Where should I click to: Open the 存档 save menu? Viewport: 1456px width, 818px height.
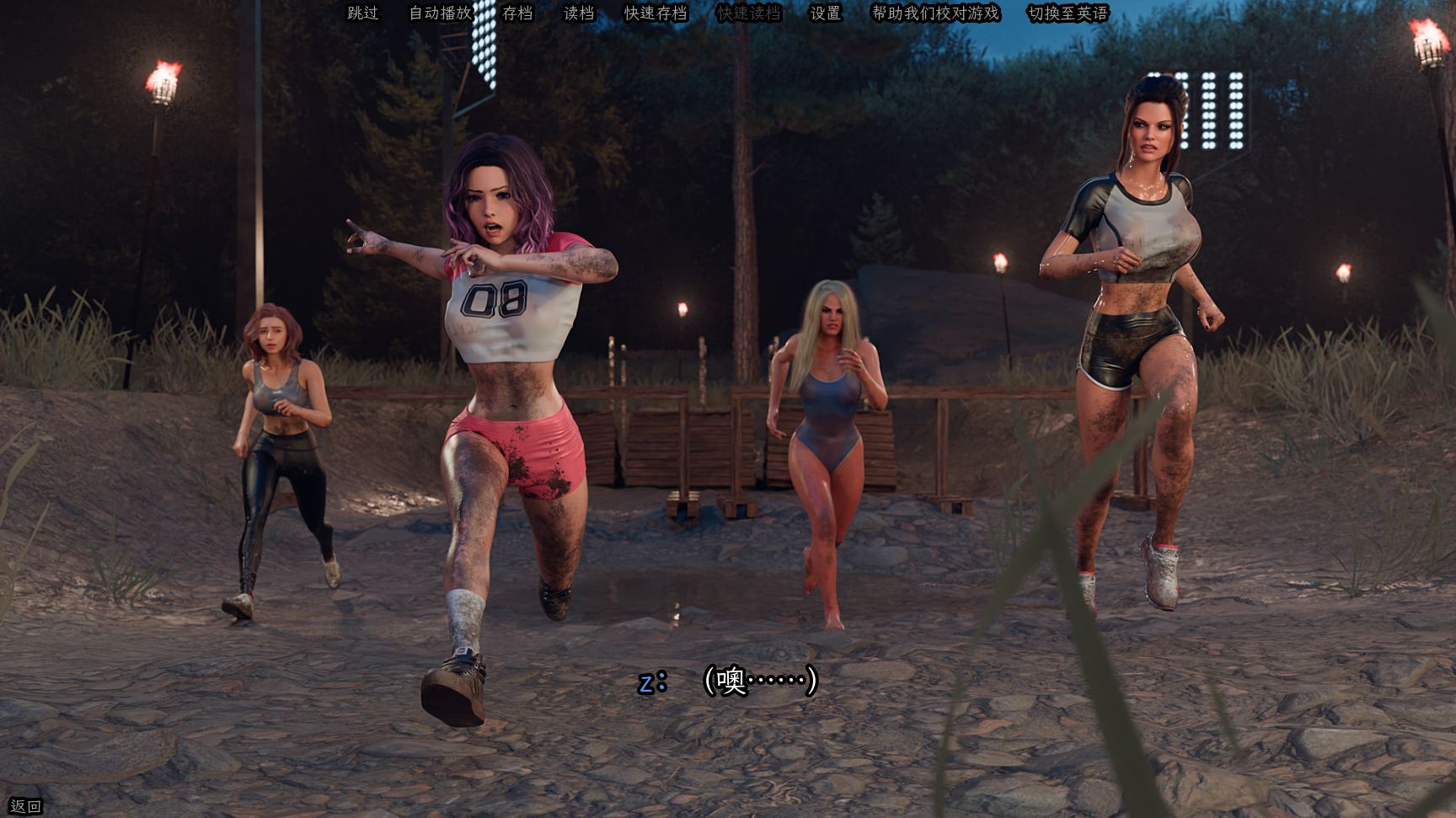pyautogui.click(x=517, y=13)
